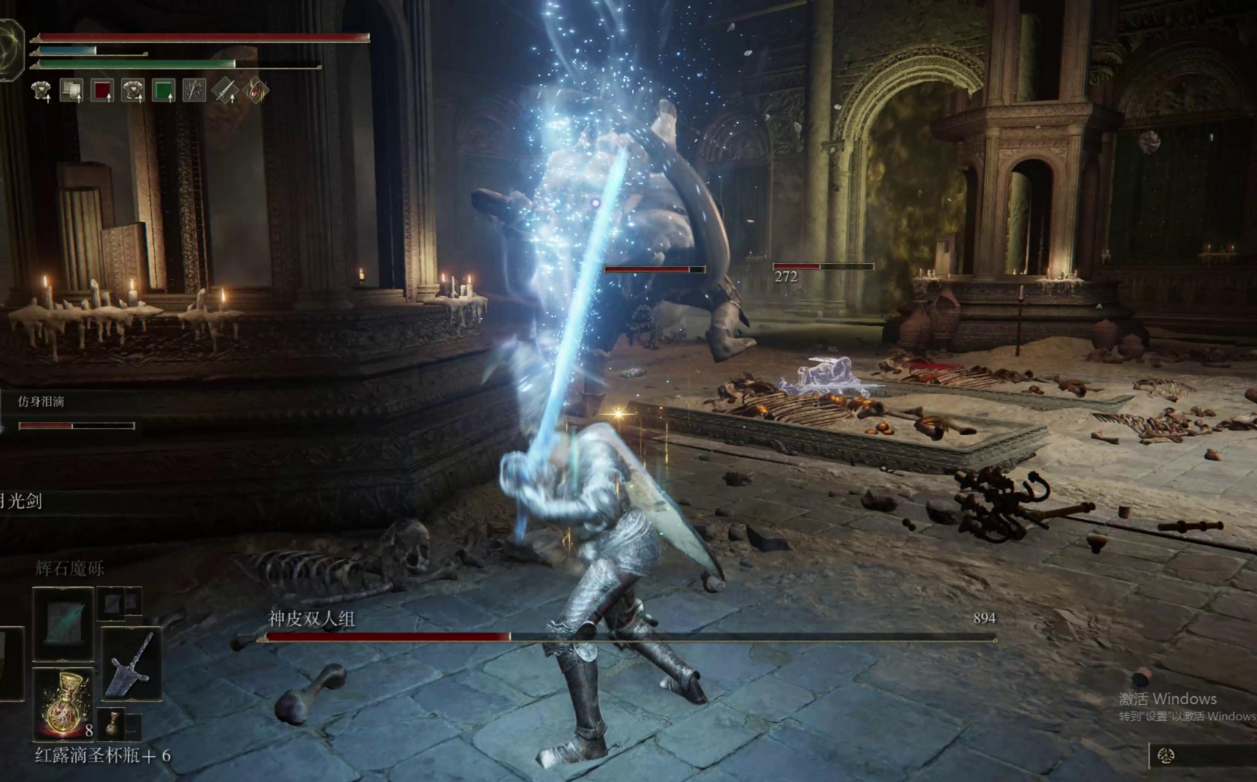This screenshot has height=782, width=1257.
Task: Click the flaming teardrop diamond buff icon
Action: [256, 91]
